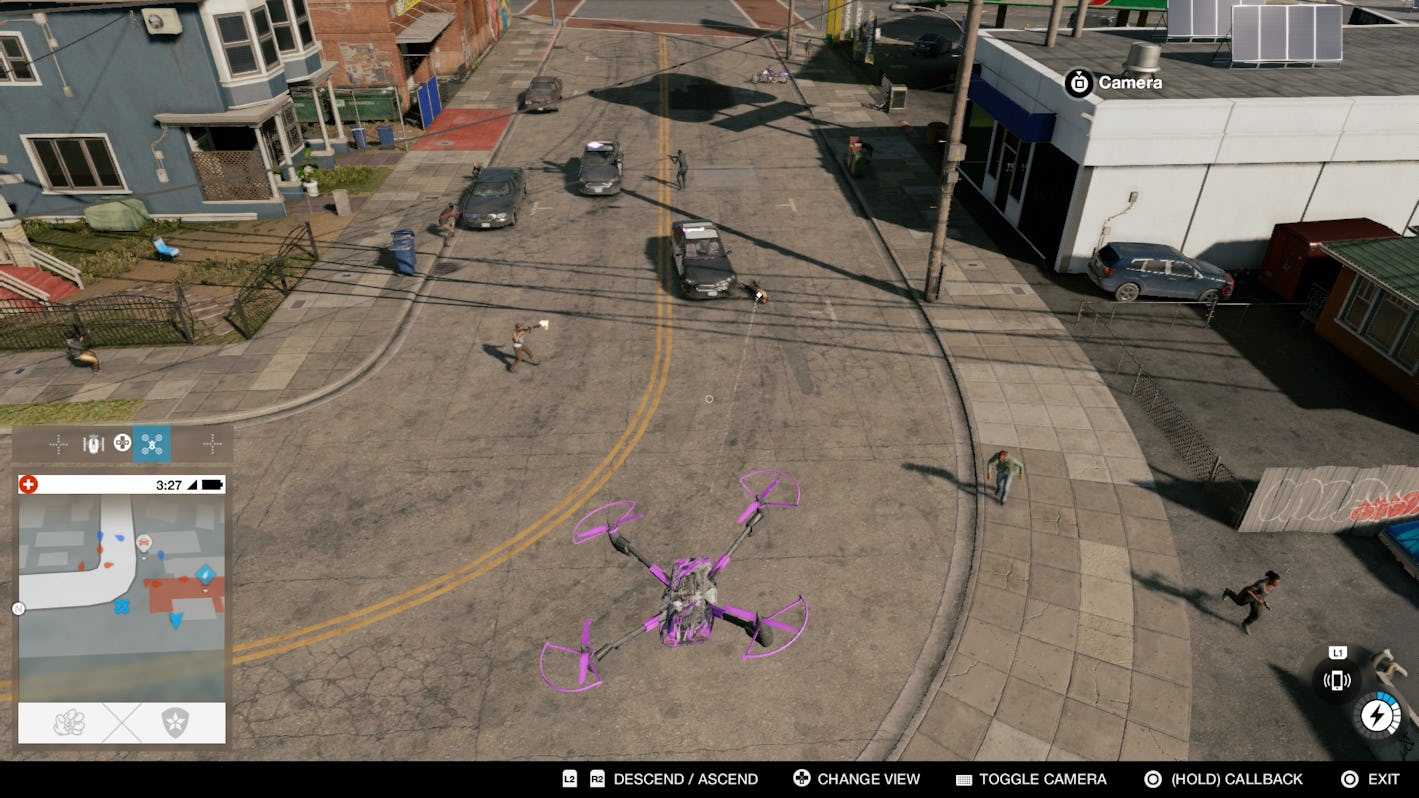Click the phone hack icon labeled L1
1419x798 pixels.
click(x=1336, y=679)
